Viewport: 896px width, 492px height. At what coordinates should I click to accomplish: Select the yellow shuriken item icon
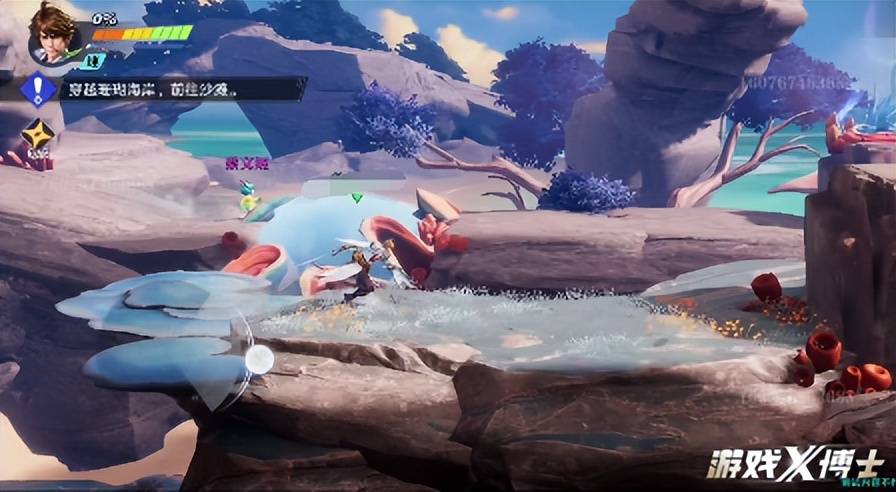pyautogui.click(x=38, y=135)
